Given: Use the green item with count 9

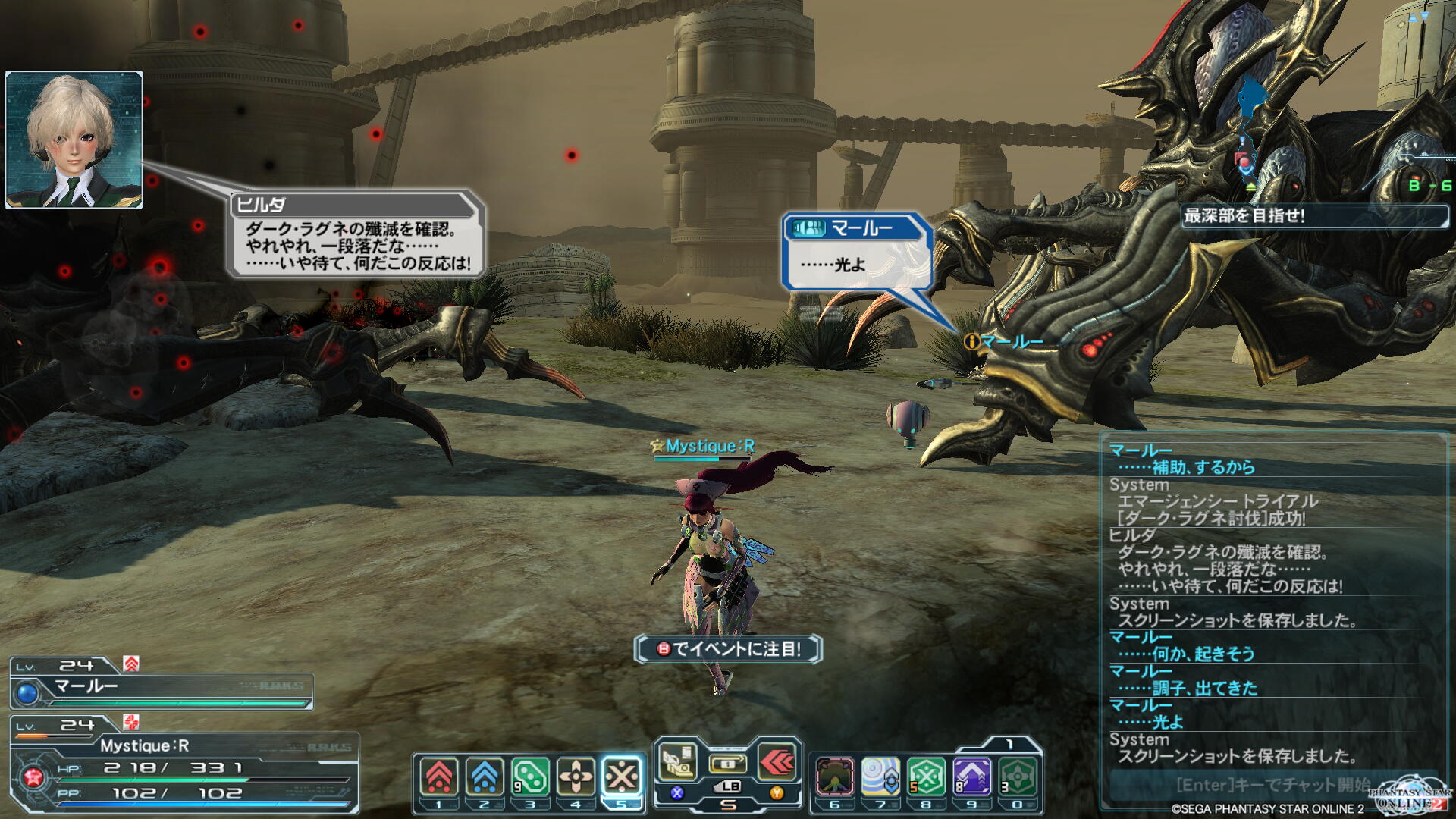Looking at the screenshot, I should (530, 777).
